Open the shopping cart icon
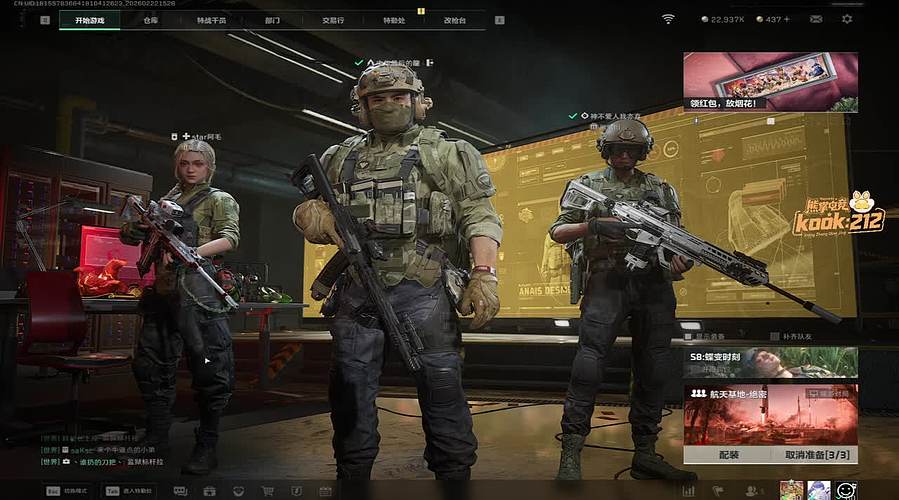 [x=268, y=491]
